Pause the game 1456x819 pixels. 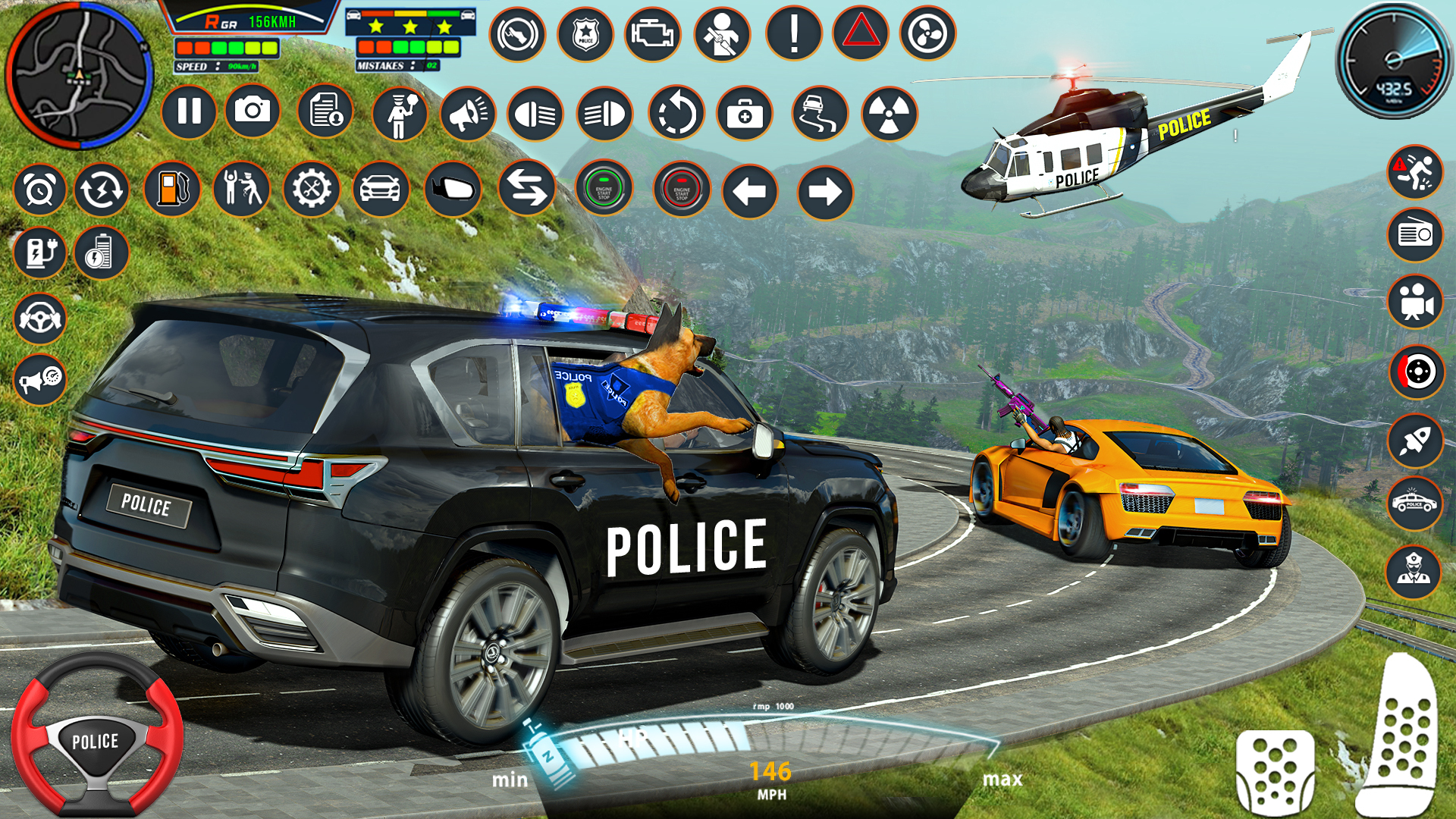click(189, 111)
